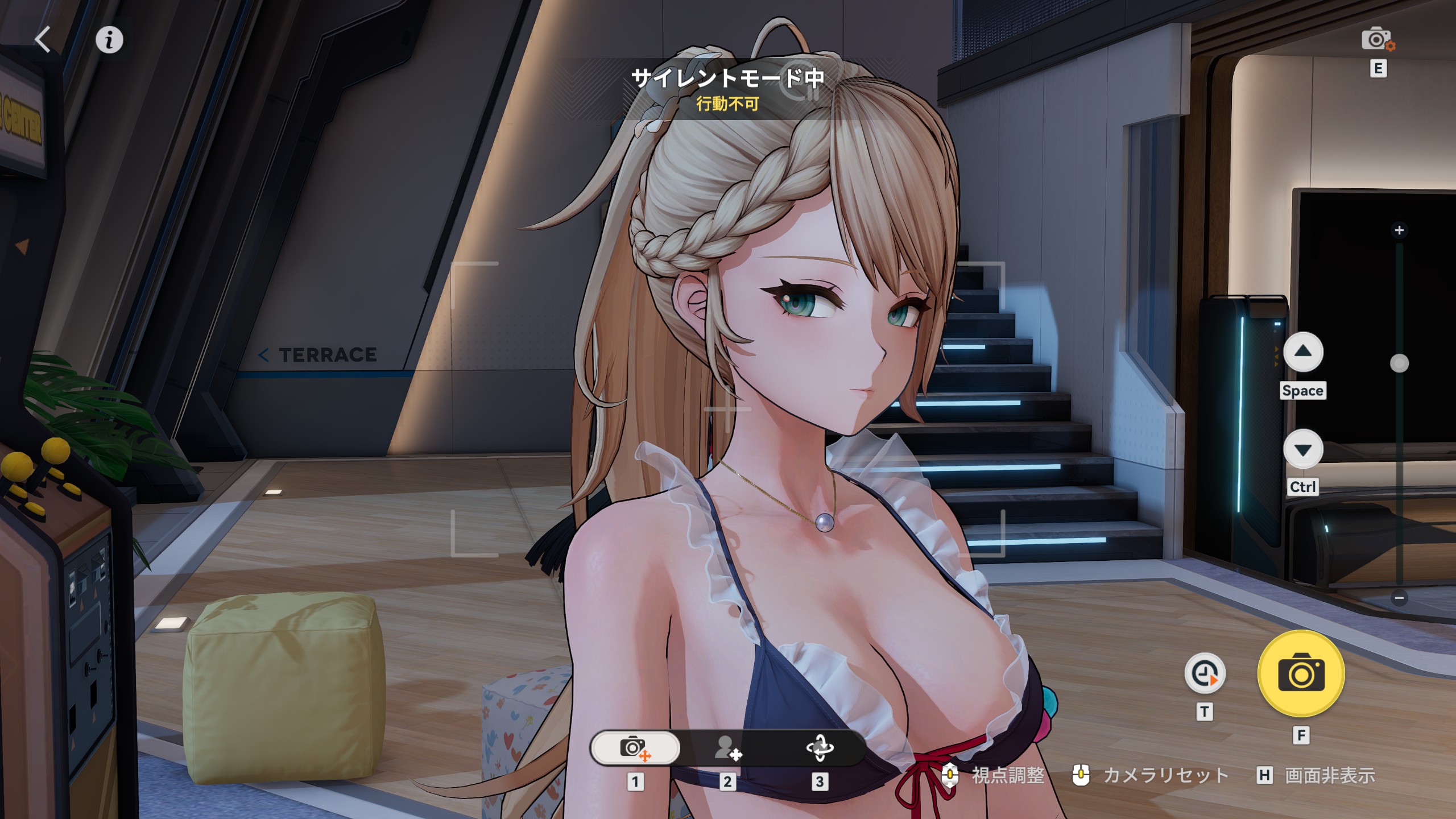Viewport: 1456px width, 819px height.
Task: Open the info icon panel
Action: (109, 40)
